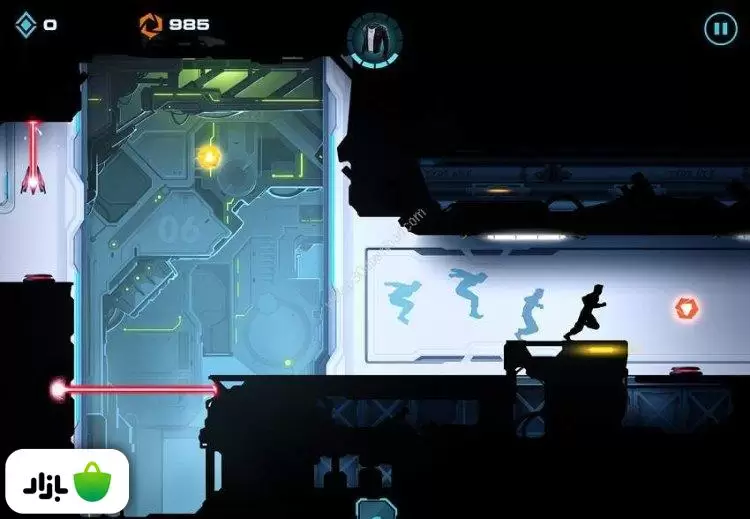
Task: Pause the game with the pause button
Action: click(720, 28)
